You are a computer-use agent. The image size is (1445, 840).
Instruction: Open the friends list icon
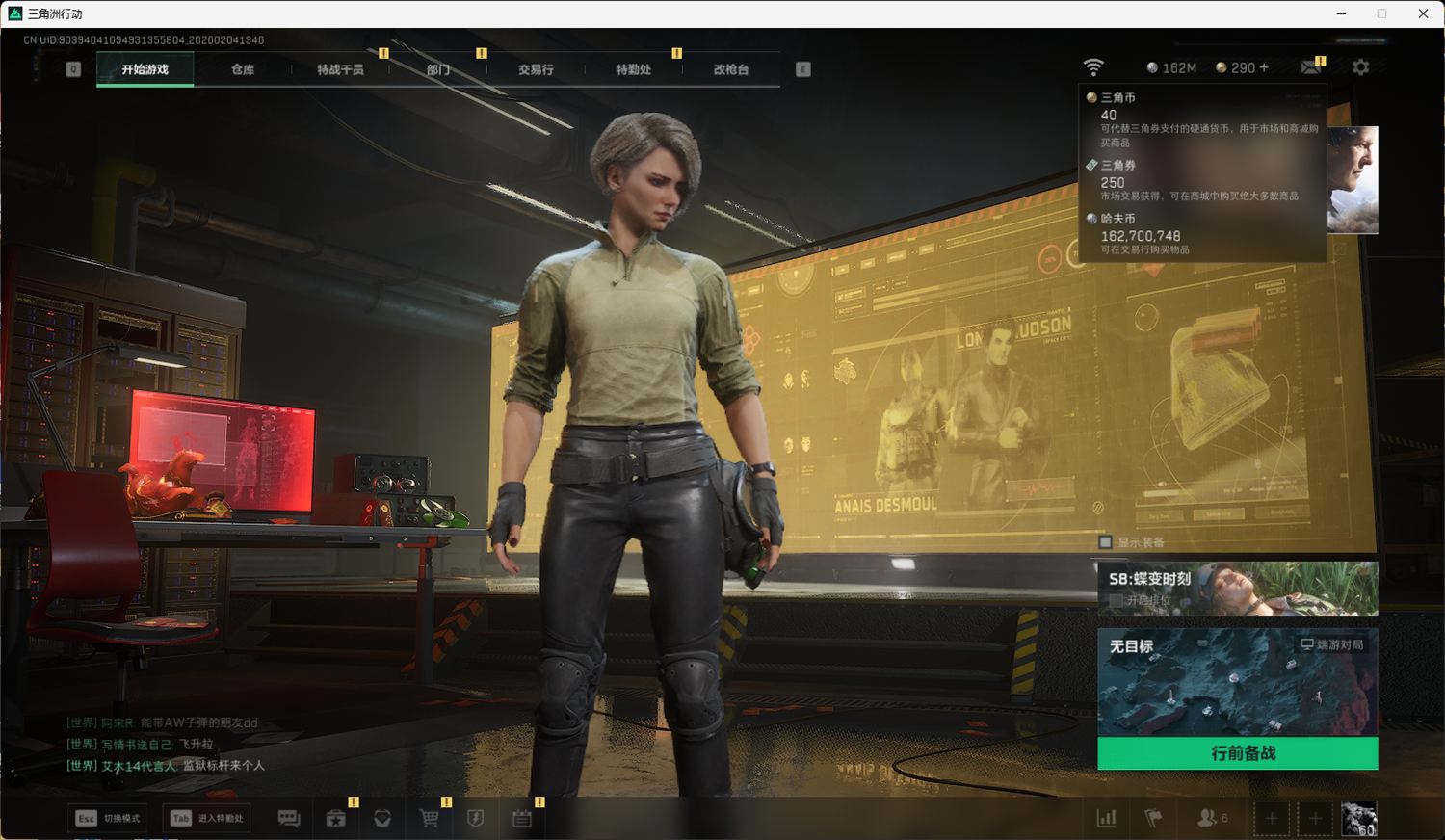[1207, 818]
